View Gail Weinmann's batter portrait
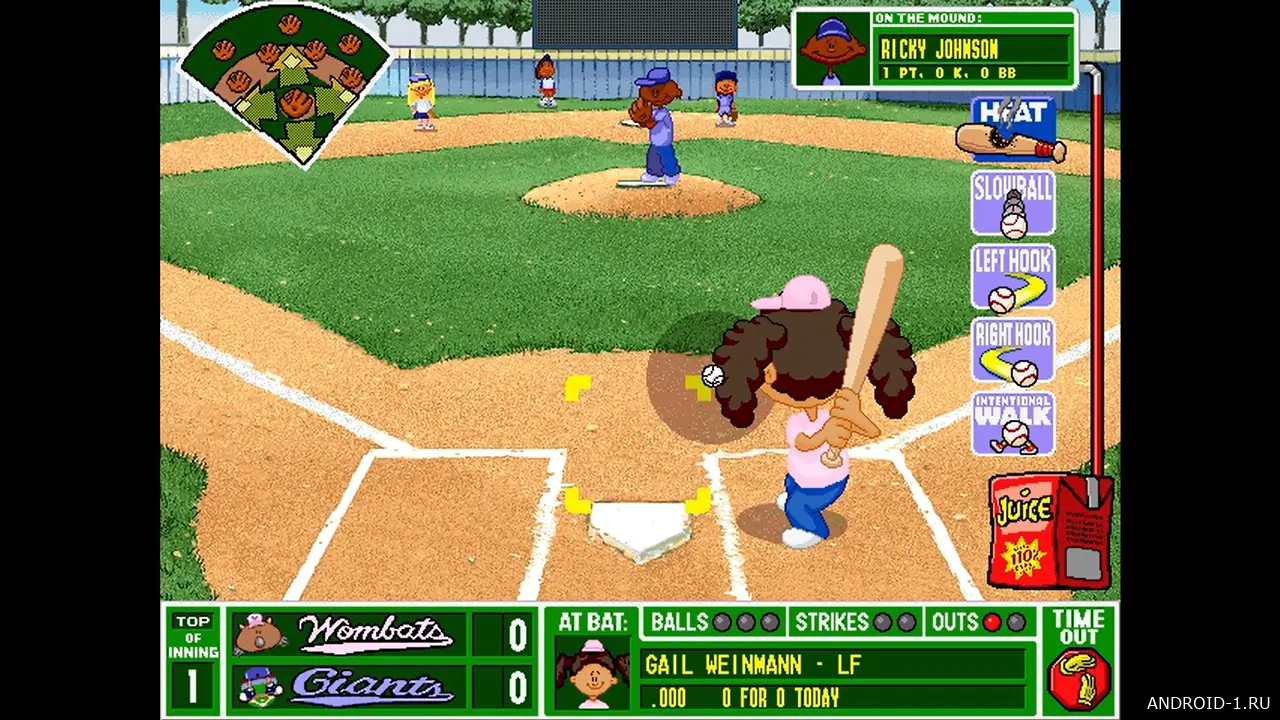1280x720 pixels. (592, 673)
